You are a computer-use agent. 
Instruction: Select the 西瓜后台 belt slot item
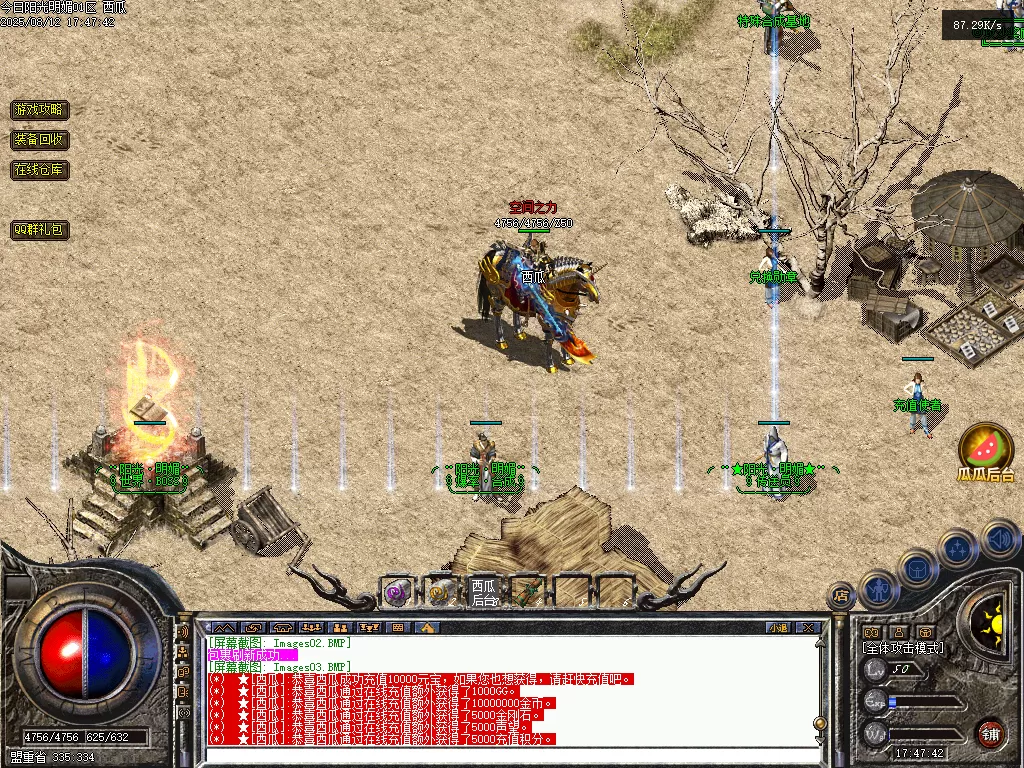[484, 592]
